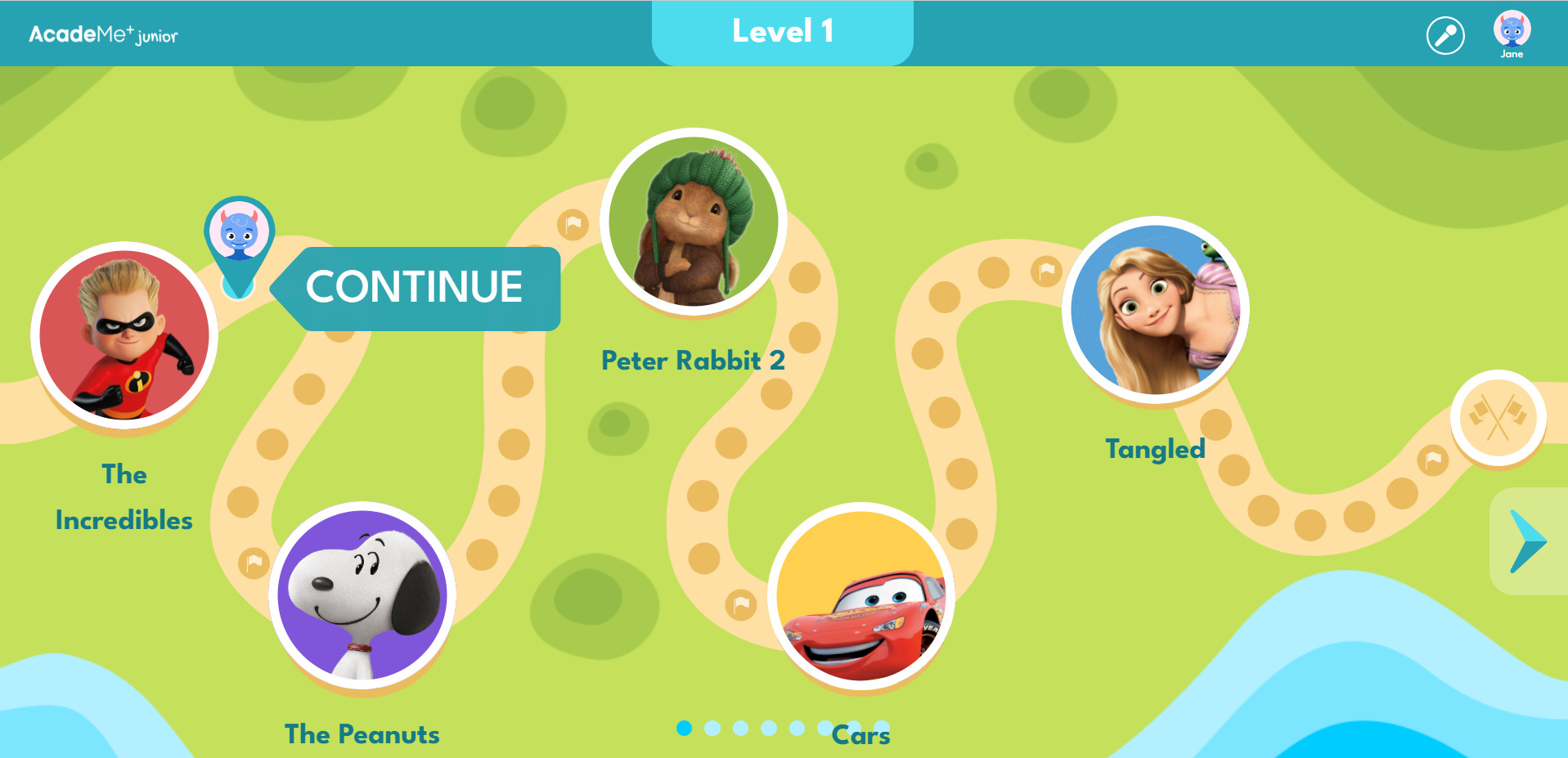Choose The Peanuts Snoopy level
Image resolution: width=1568 pixels, height=758 pixels.
362,595
